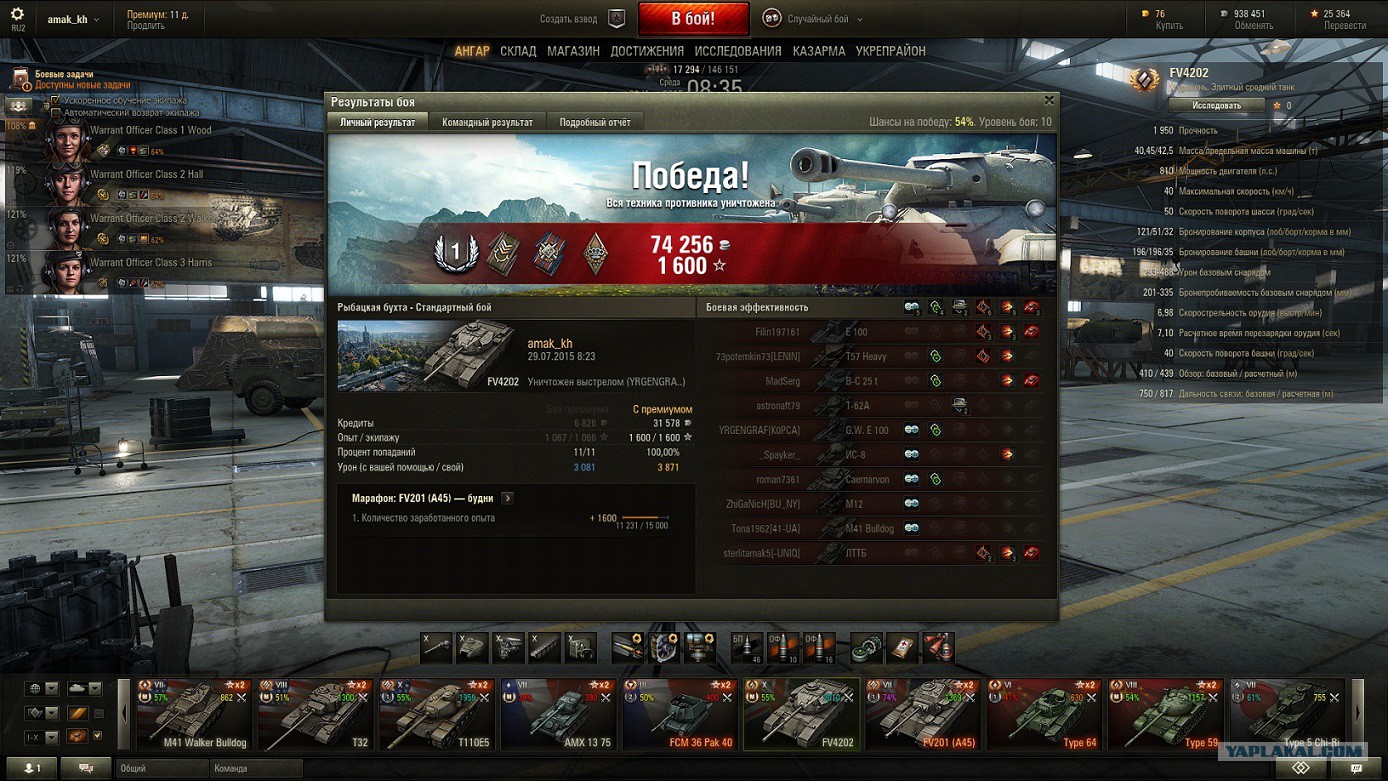This screenshot has width=1388, height=781.
Task: Go to the «МАГАЗИН» store
Action: point(573,51)
